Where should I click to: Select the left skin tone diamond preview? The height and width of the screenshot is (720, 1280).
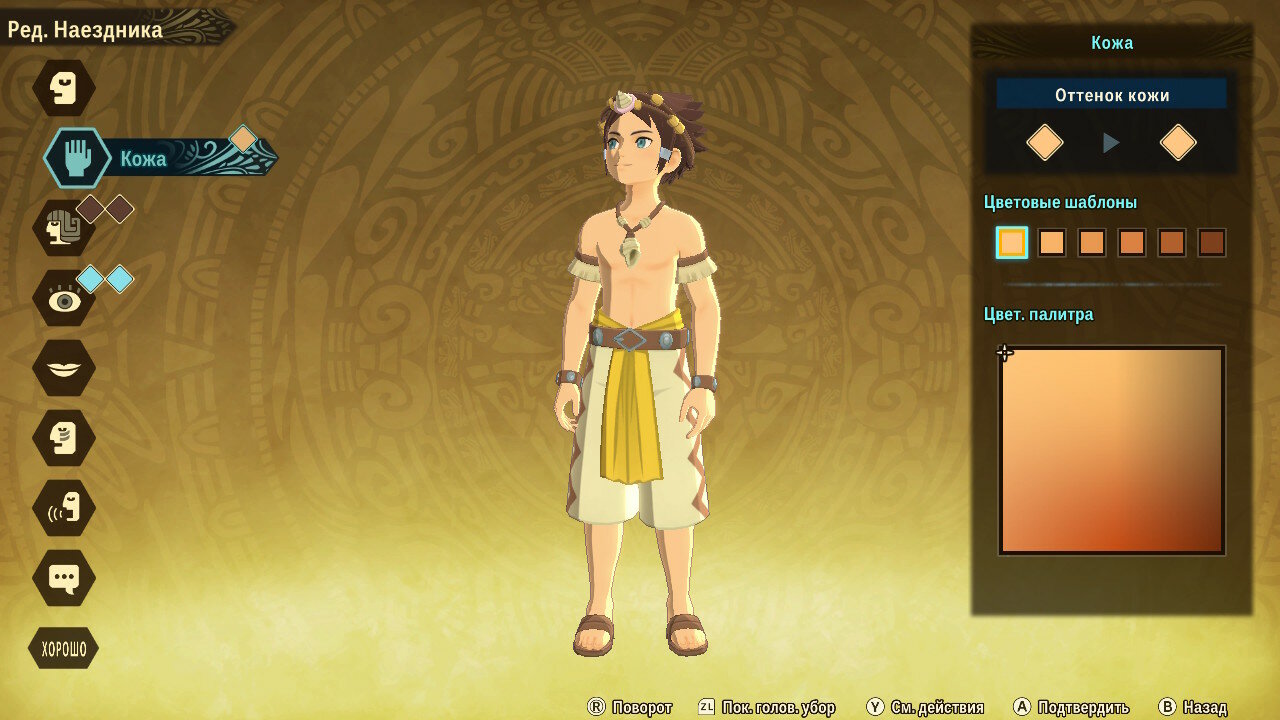click(1044, 143)
